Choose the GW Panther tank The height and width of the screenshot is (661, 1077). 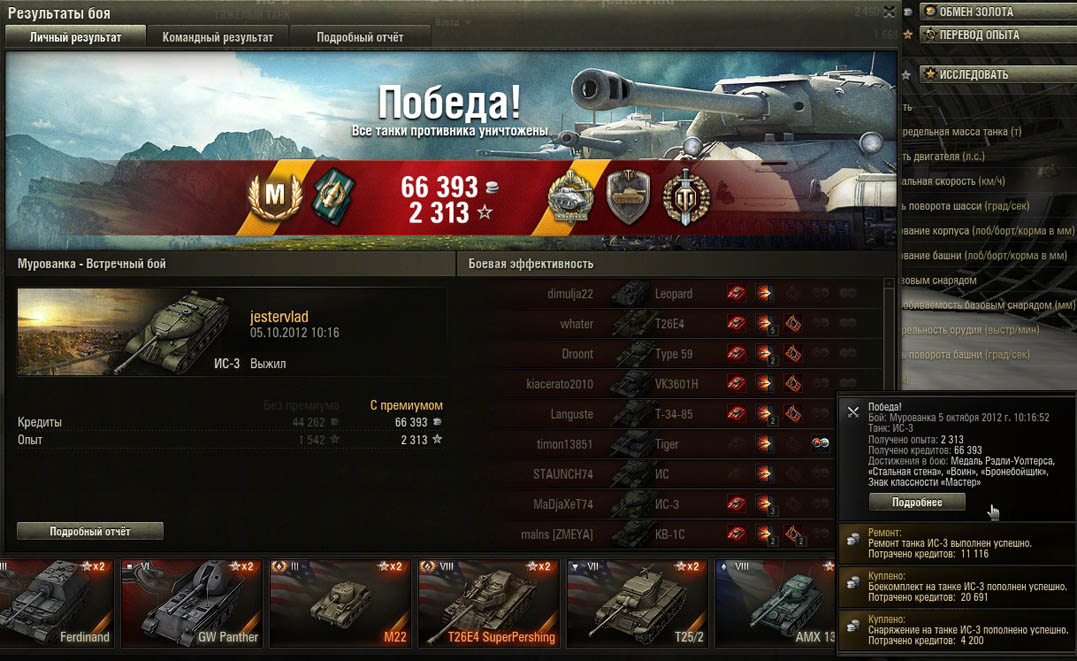pyautogui.click(x=191, y=603)
